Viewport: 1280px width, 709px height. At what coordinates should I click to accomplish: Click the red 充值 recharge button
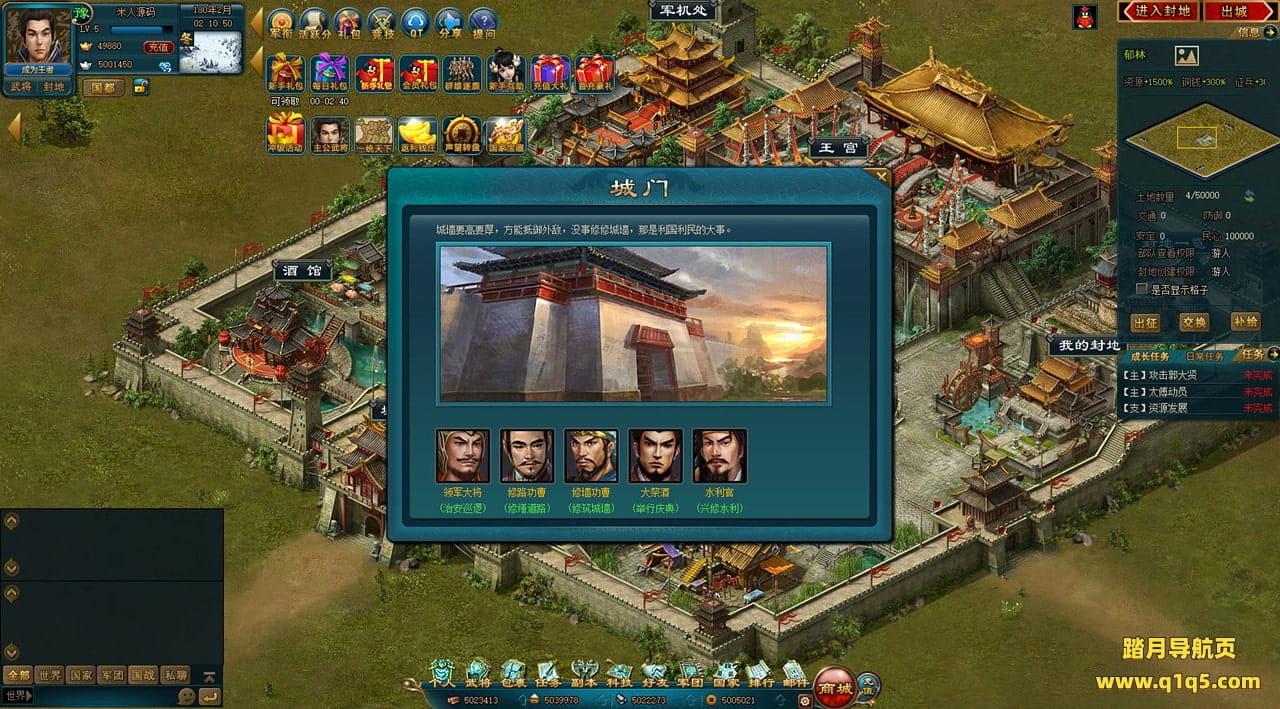point(158,47)
